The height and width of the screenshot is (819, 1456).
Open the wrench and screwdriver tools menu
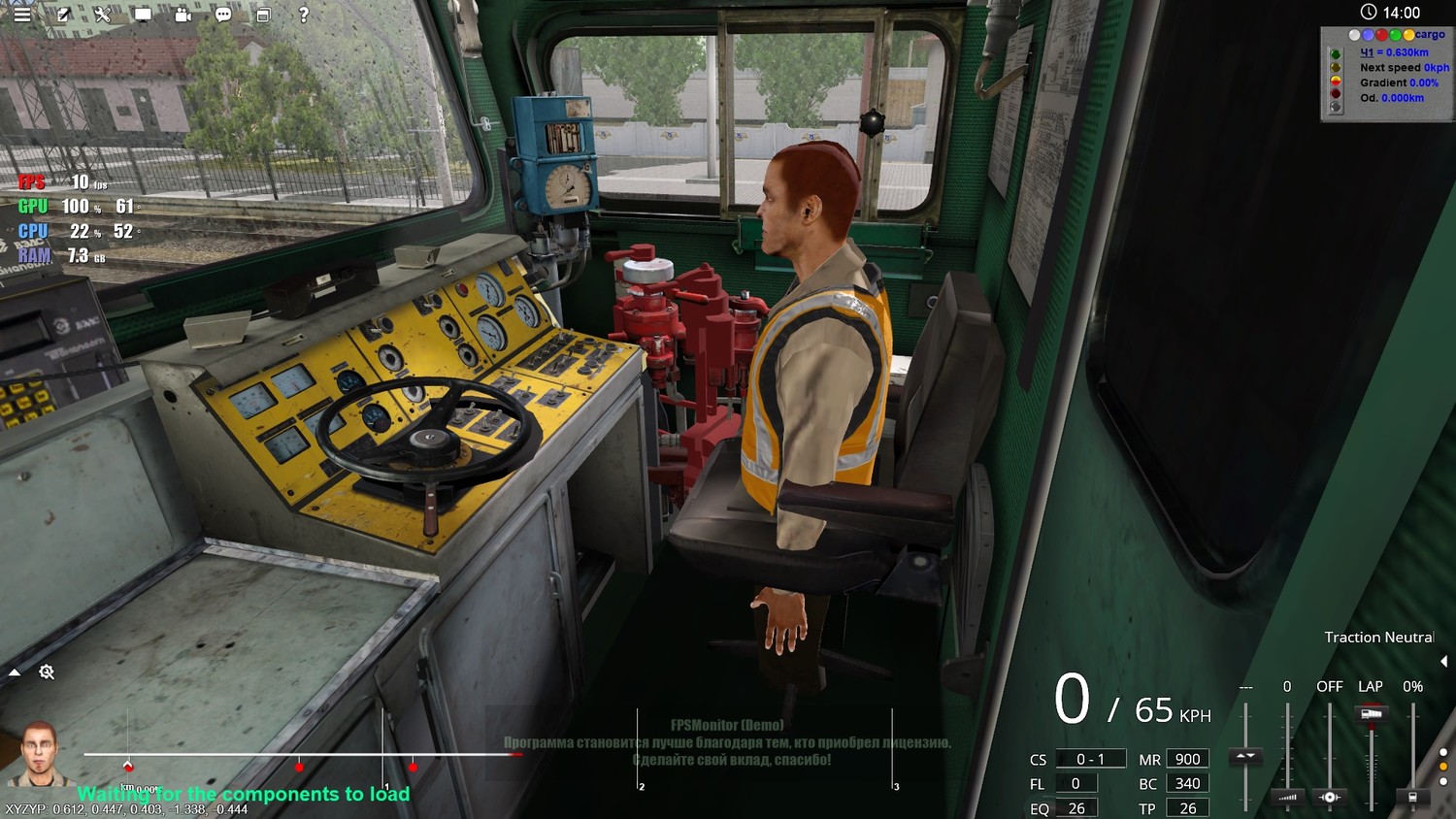click(102, 15)
